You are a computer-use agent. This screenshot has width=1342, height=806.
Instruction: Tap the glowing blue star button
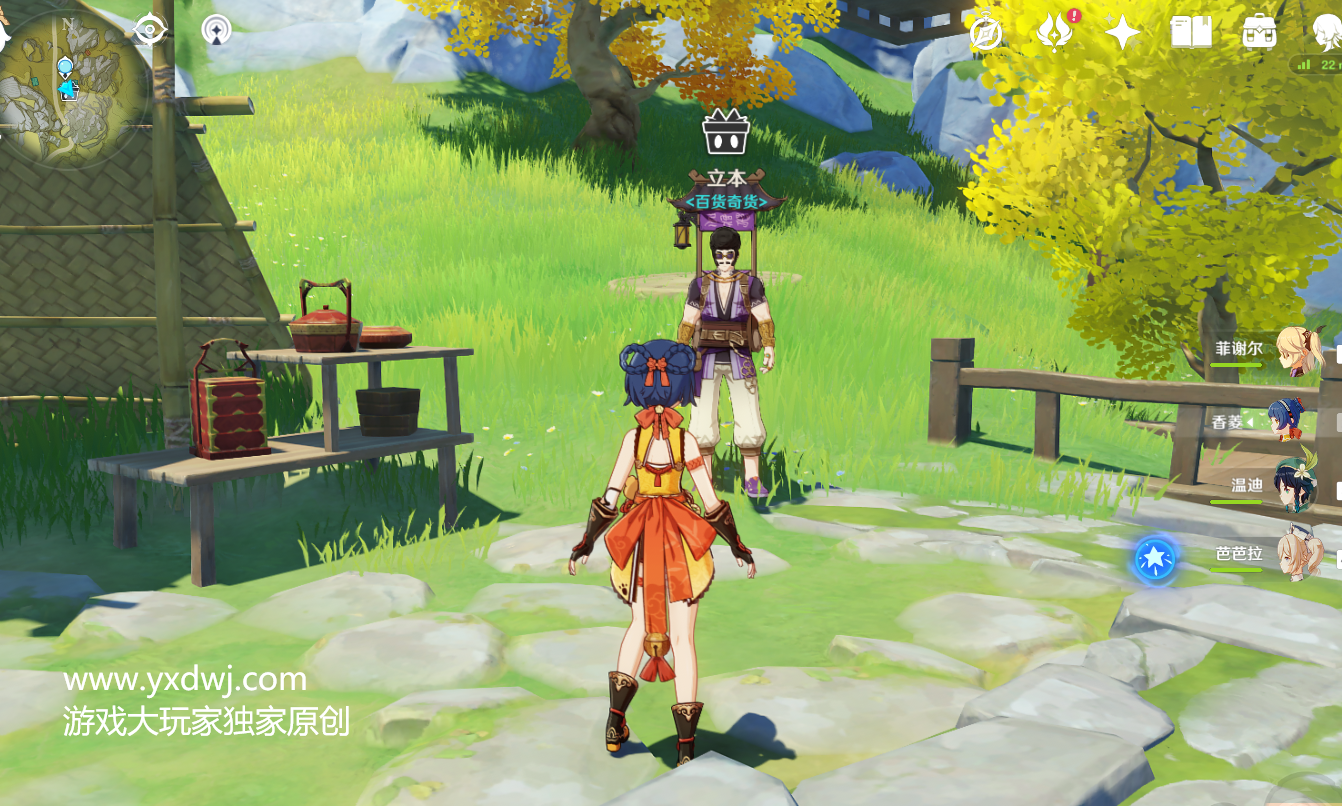(x=1155, y=558)
